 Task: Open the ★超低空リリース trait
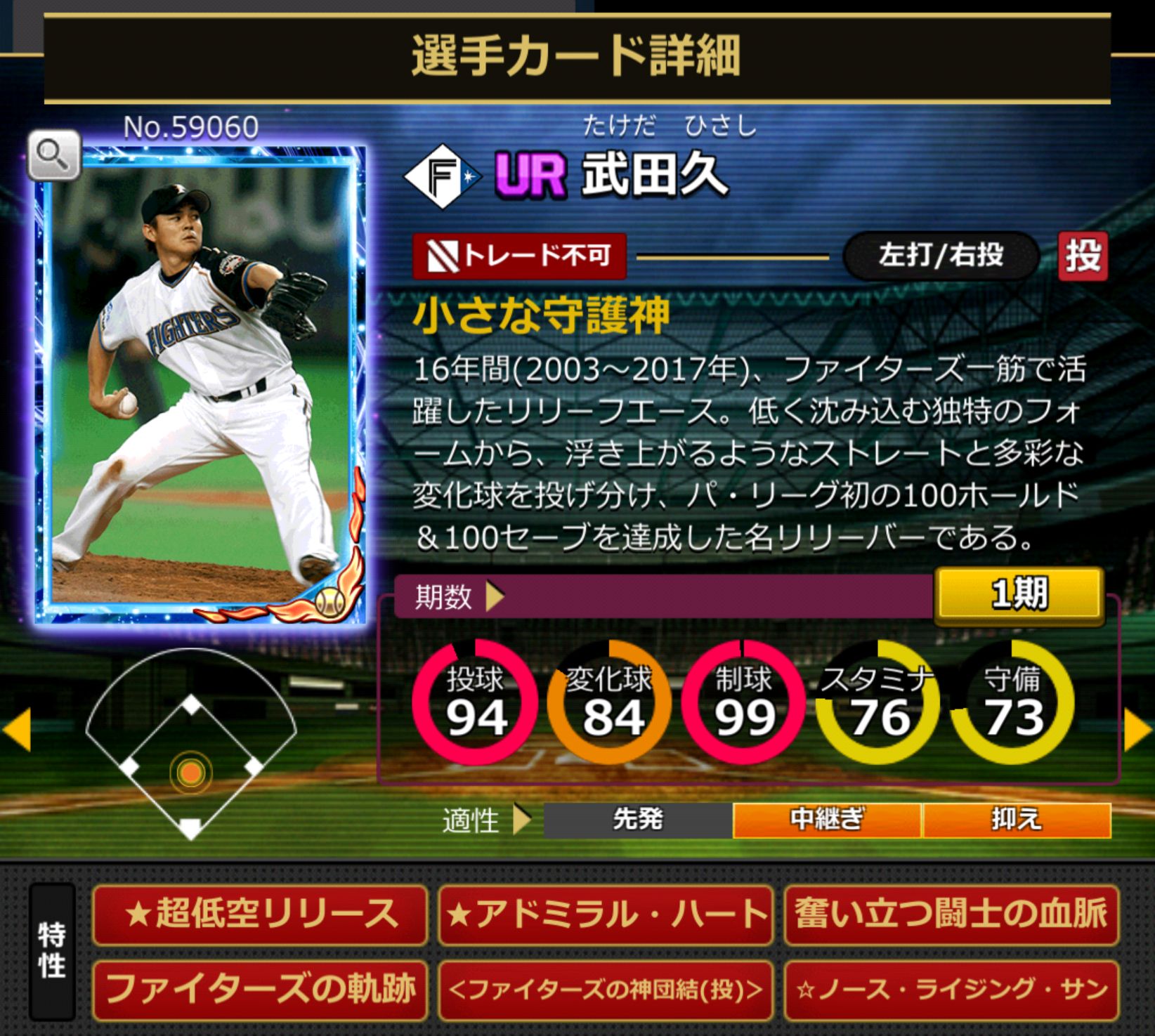(260, 914)
